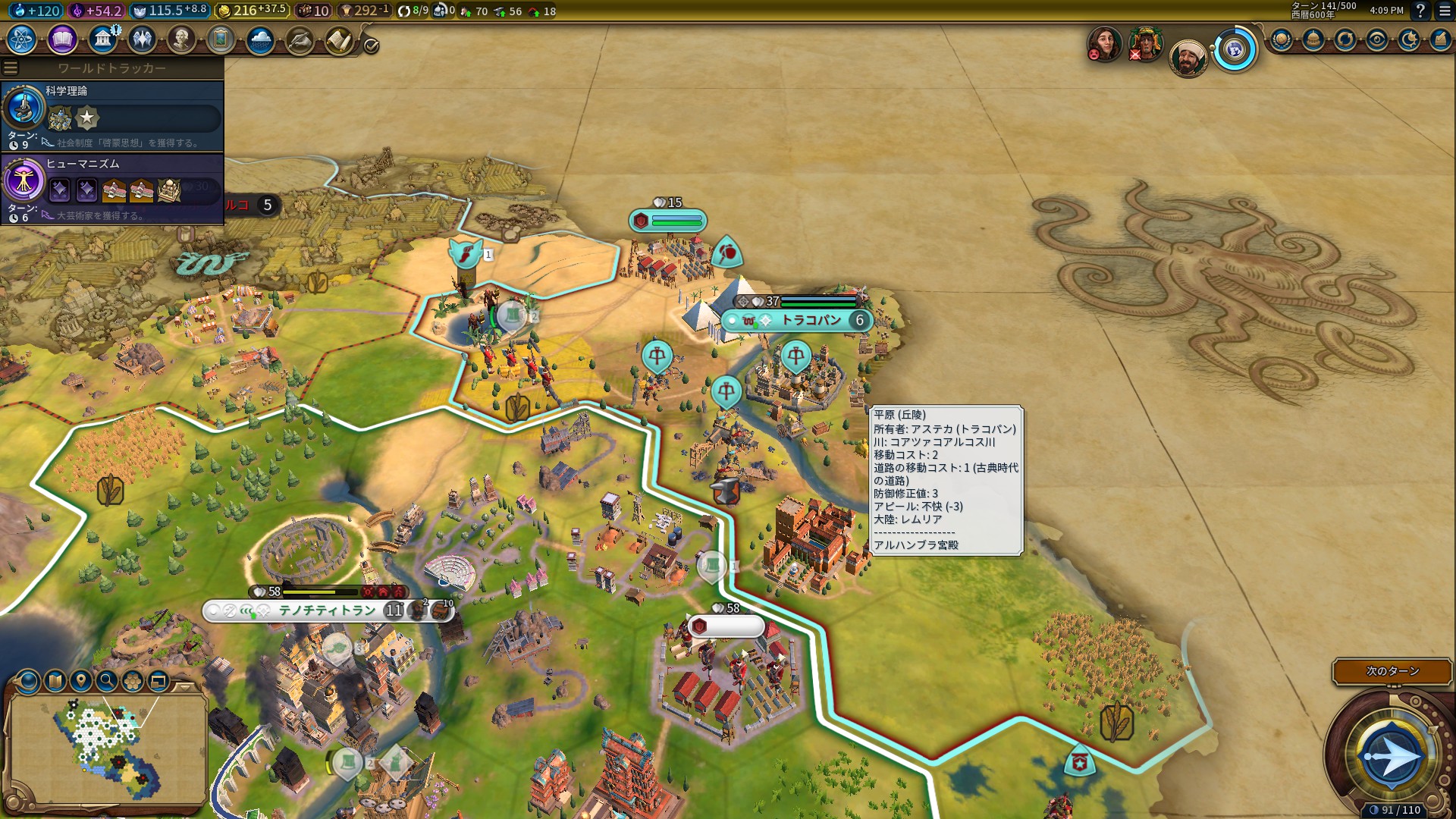Open the main game menu button
This screenshot has height=819, width=1456.
tap(1445, 11)
